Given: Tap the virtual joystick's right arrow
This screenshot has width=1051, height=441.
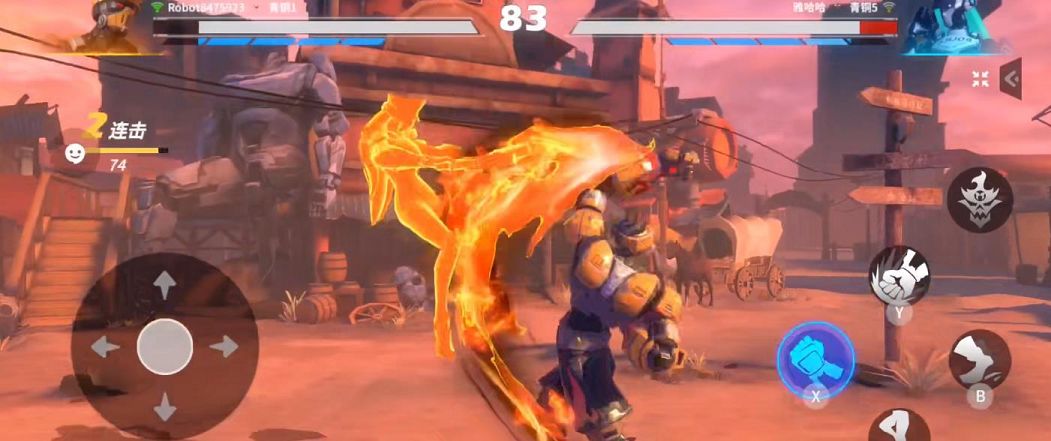Looking at the screenshot, I should click(225, 347).
